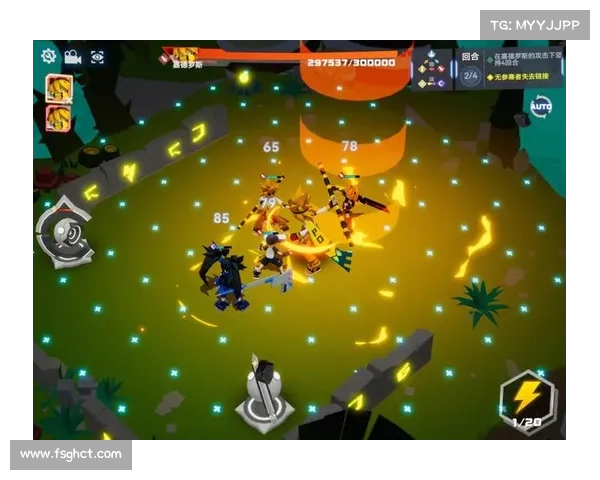Open the gear settings menu
The height and width of the screenshot is (480, 600).
(49, 57)
